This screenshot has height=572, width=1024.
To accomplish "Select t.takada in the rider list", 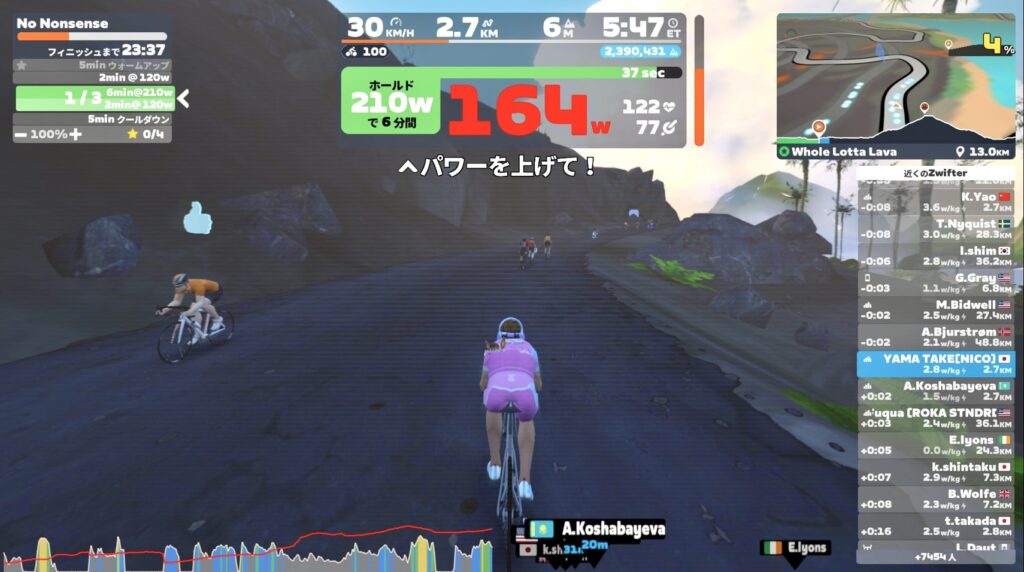I will click(935, 526).
